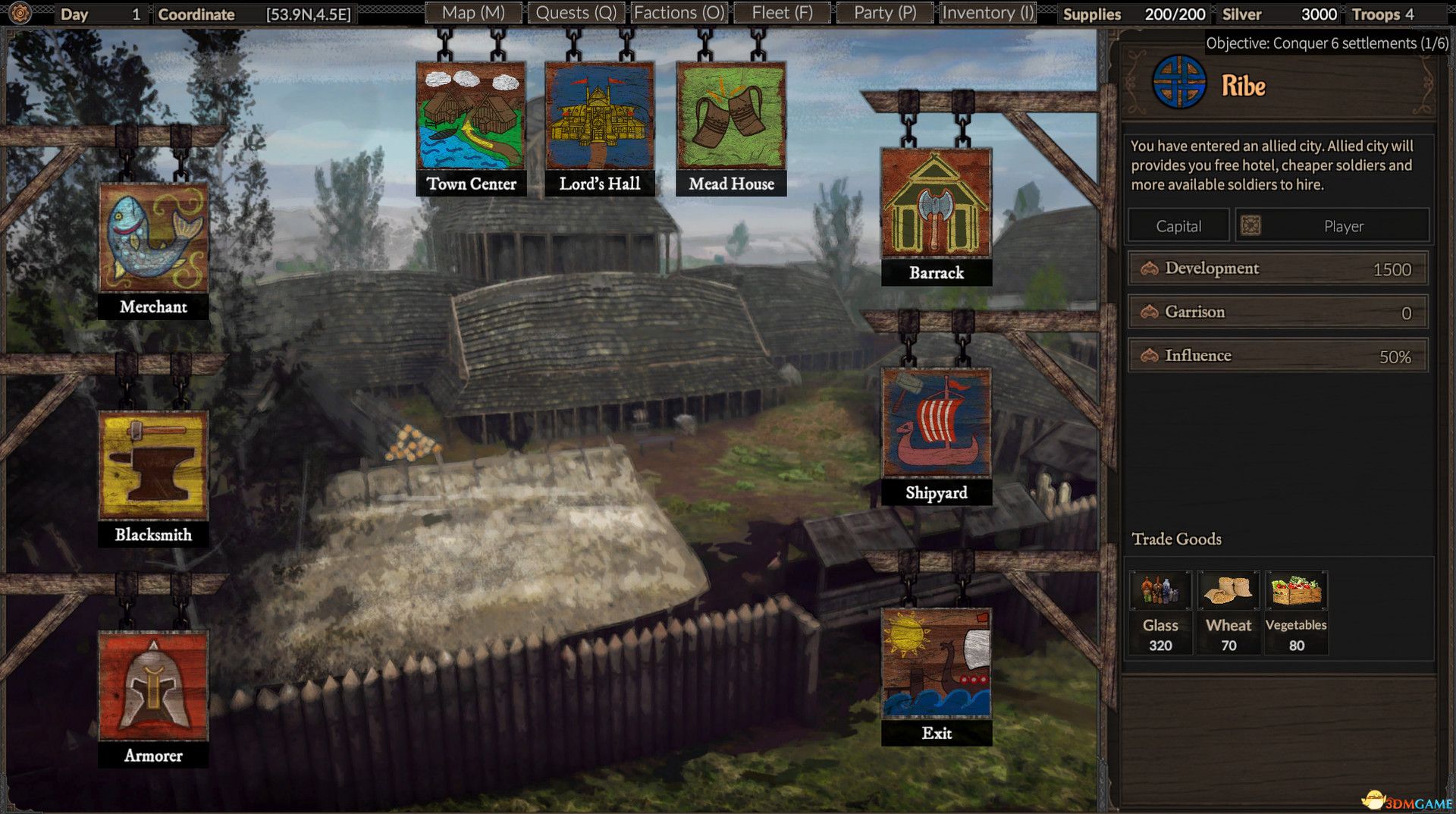Select the Capital button
Viewport: 1456px width, 814px height.
tap(1178, 225)
